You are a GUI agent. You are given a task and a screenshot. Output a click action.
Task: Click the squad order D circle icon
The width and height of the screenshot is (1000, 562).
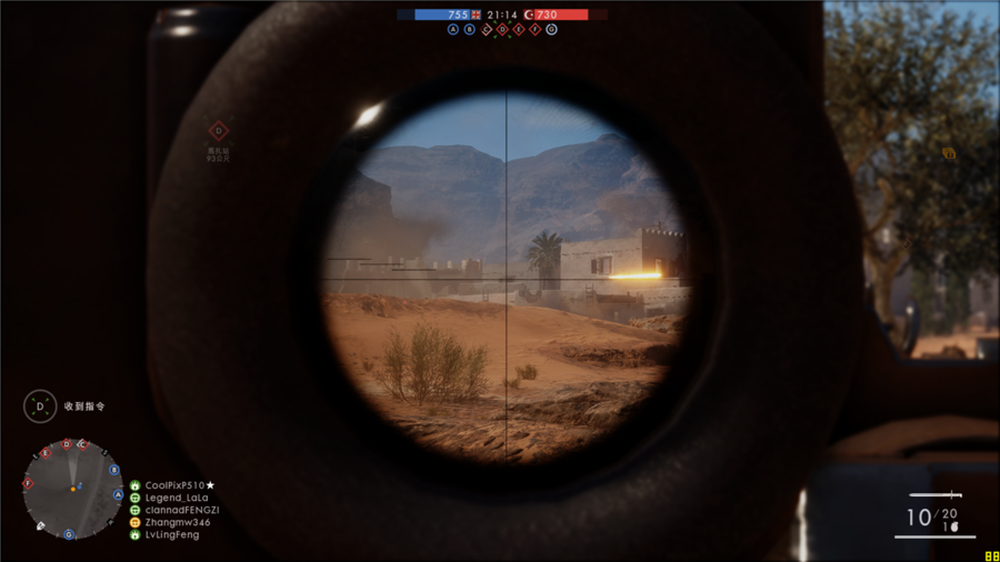(x=40, y=406)
